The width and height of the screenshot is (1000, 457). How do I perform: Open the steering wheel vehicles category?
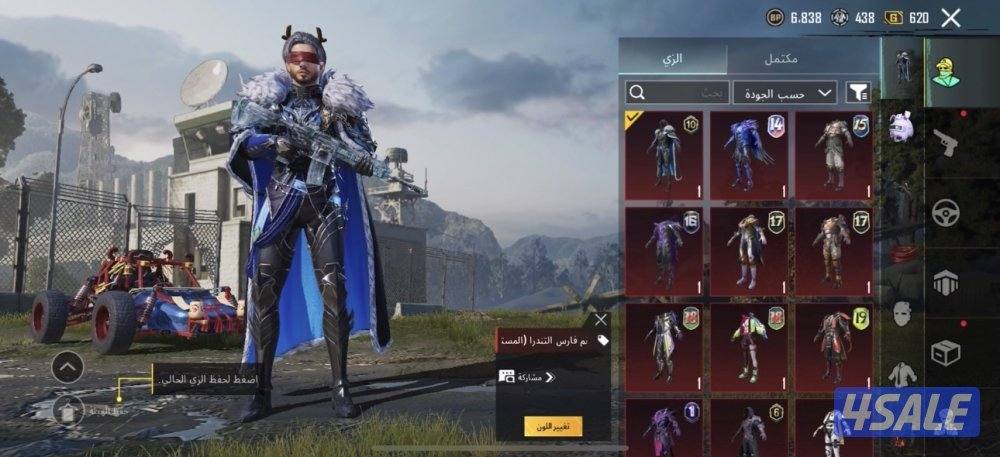pos(944,212)
